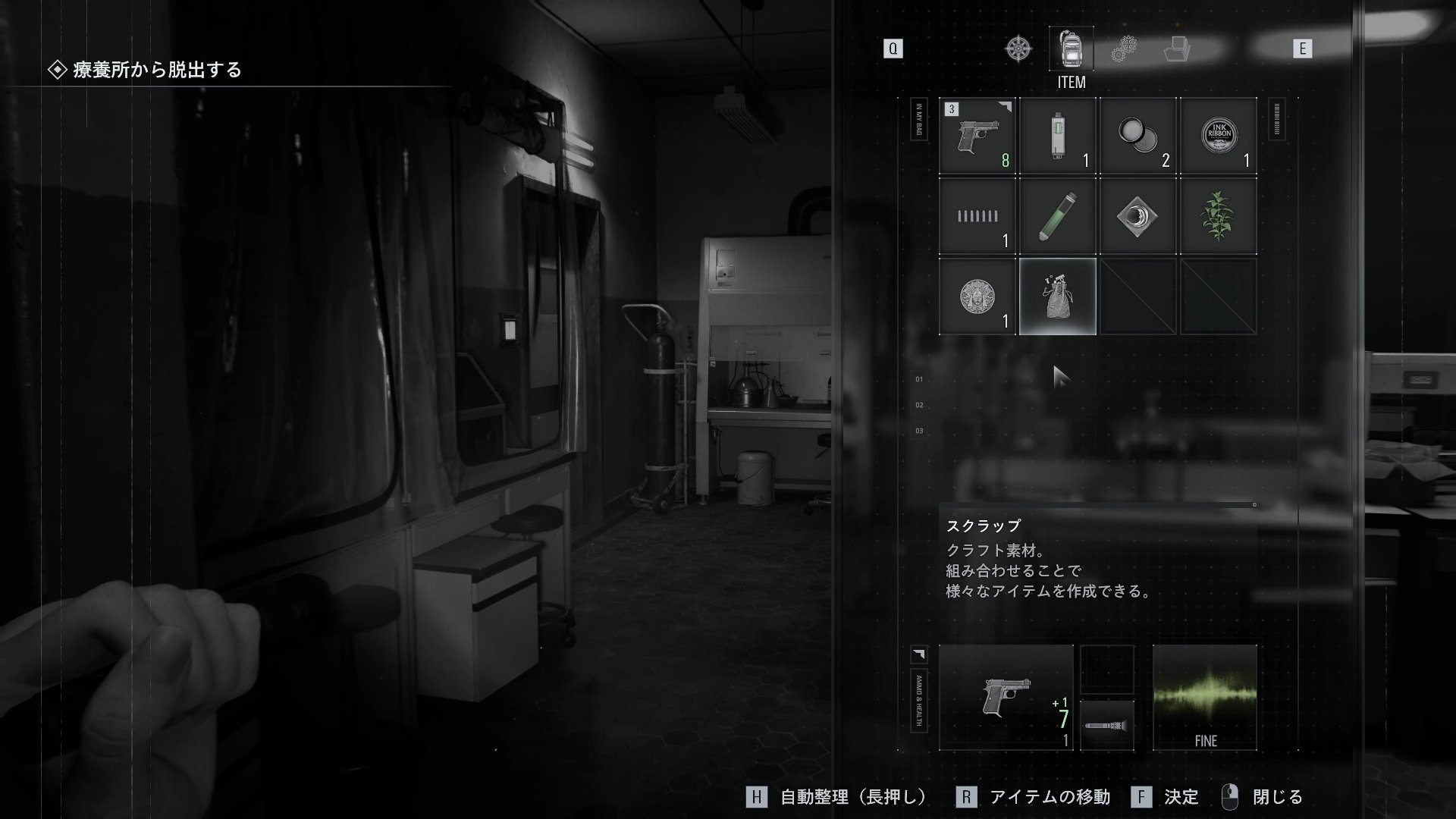The width and height of the screenshot is (1456, 819).
Task: Select the silver coin item
Action: [x=977, y=296]
